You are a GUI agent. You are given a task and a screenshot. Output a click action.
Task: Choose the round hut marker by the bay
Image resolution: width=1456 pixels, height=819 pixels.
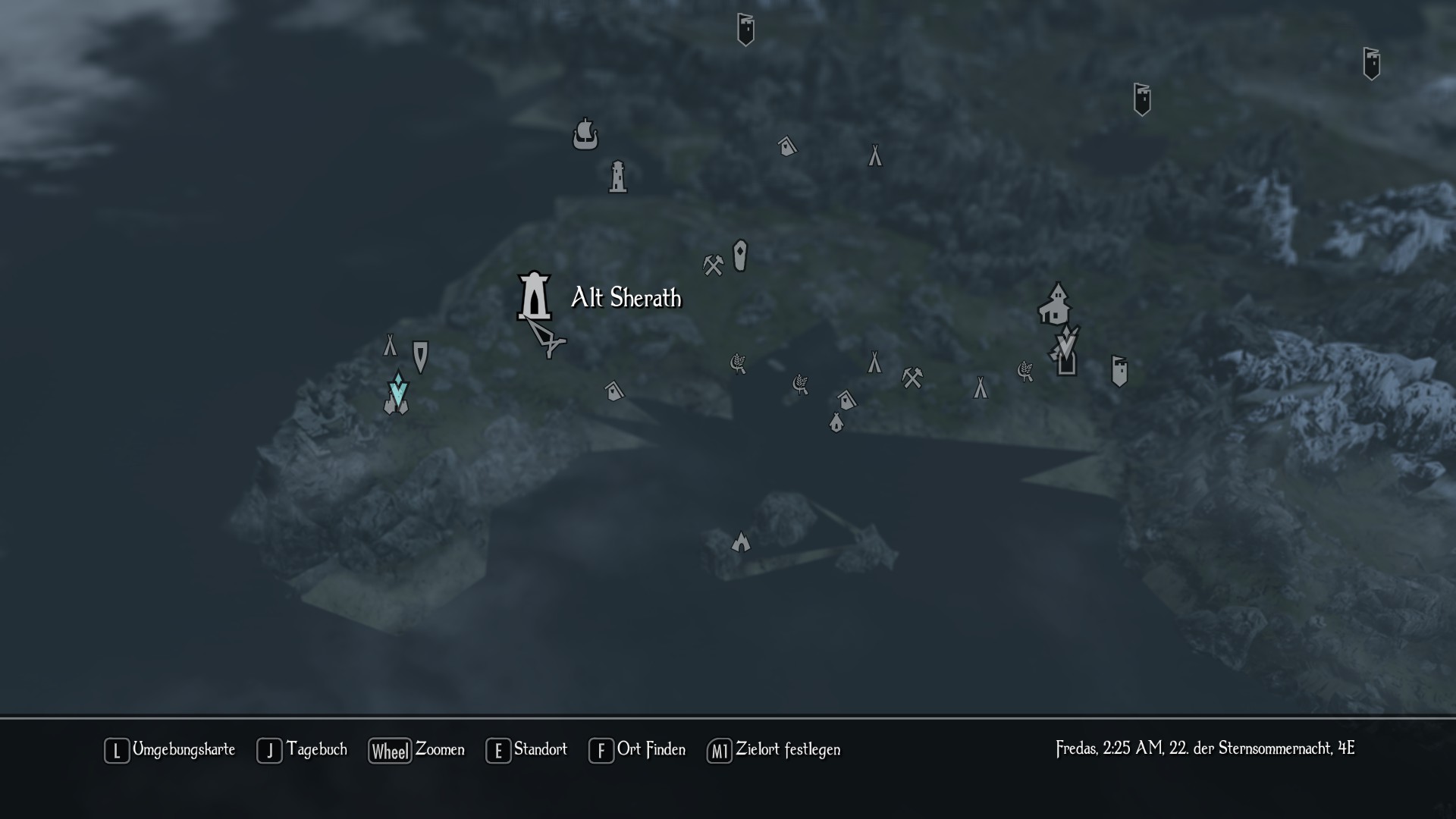[836, 422]
